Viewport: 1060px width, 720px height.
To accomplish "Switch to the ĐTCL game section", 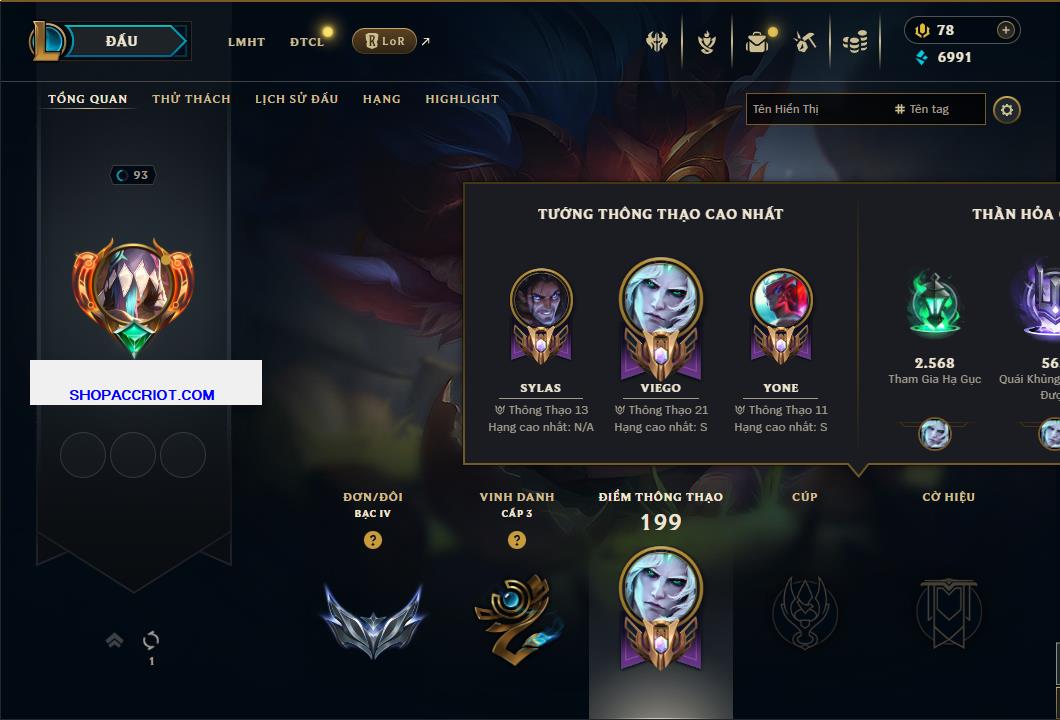I will (x=307, y=42).
